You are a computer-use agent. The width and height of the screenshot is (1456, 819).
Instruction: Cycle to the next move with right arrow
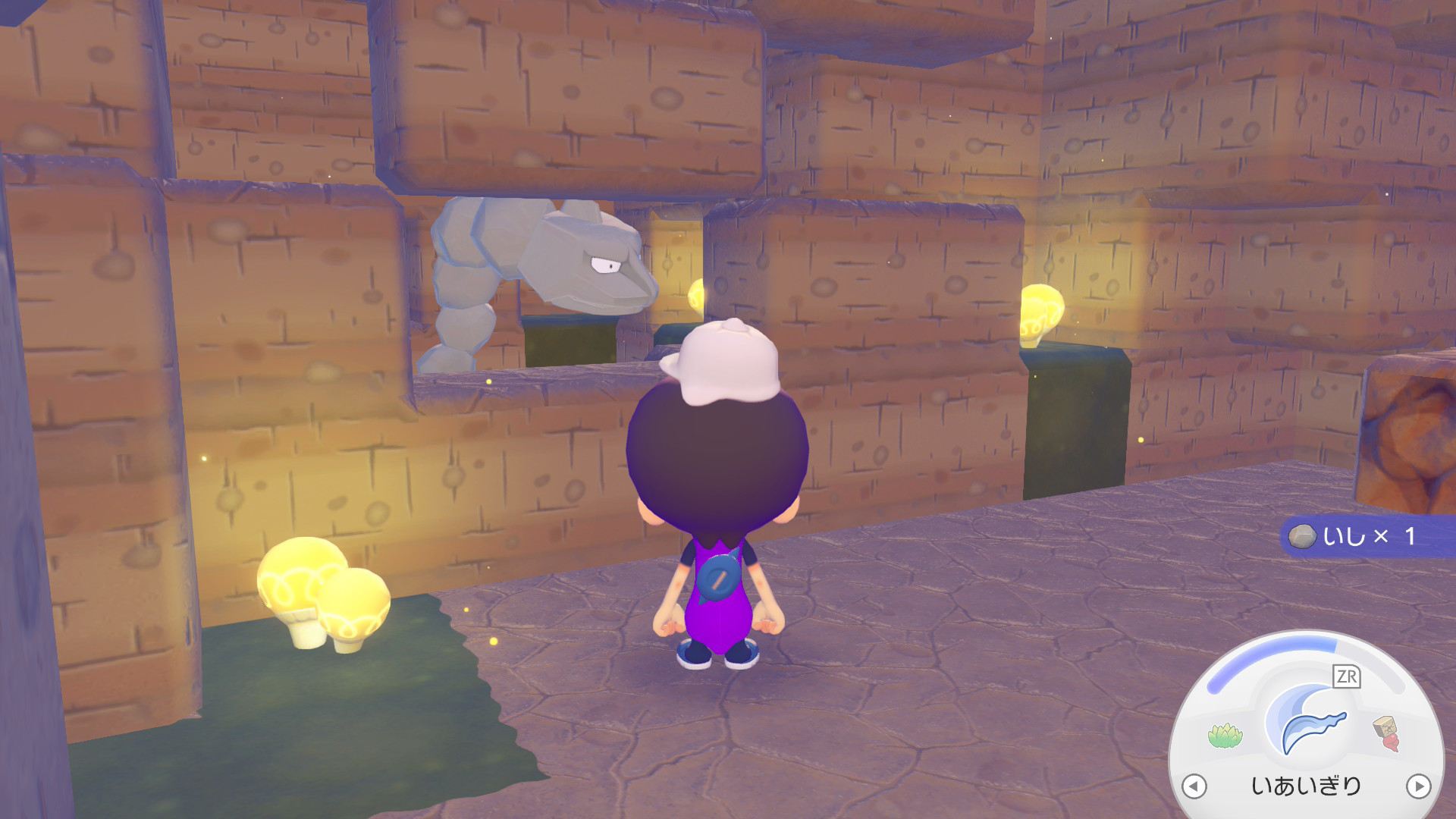tap(1418, 786)
